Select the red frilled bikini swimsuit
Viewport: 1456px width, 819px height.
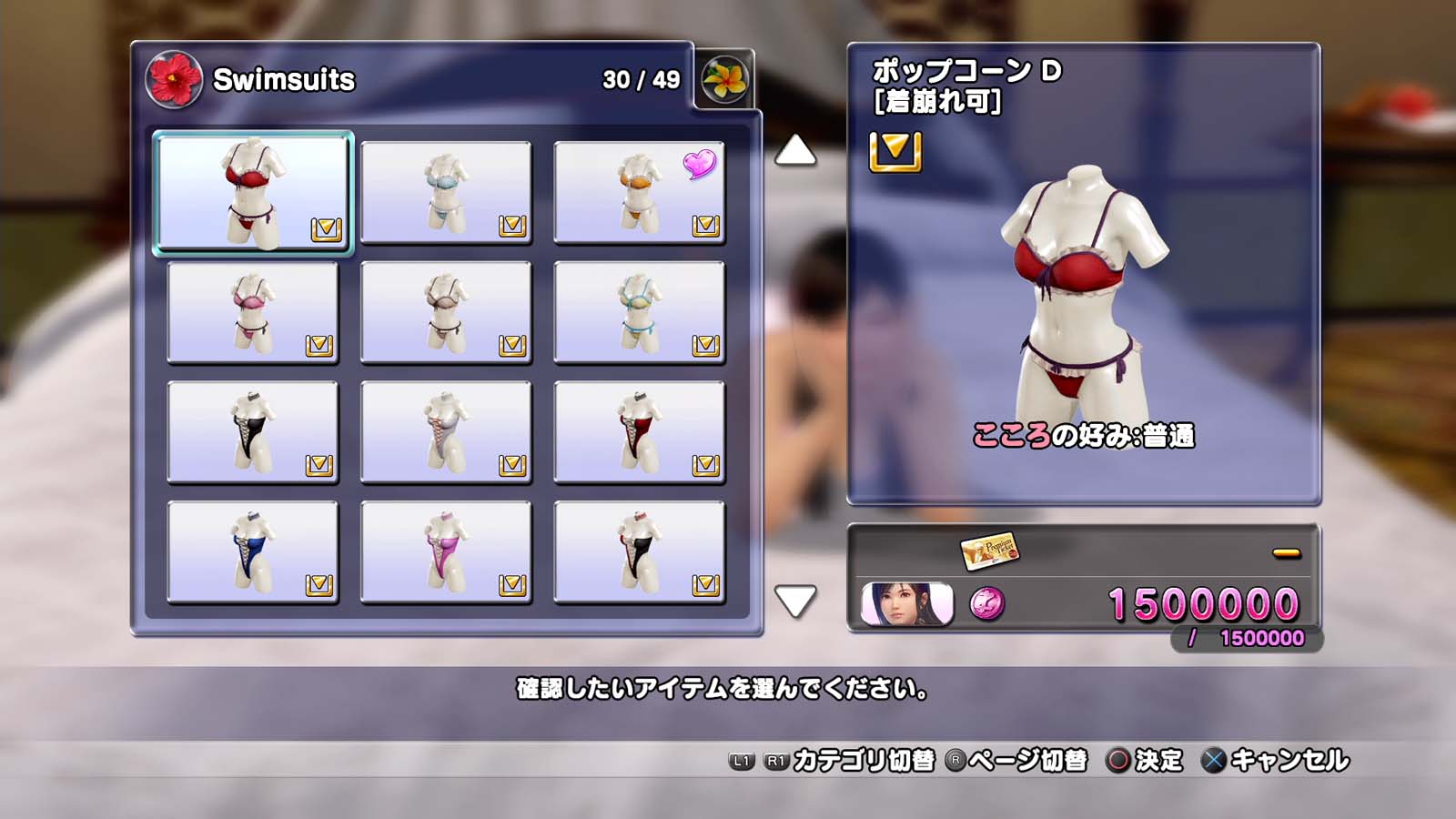[x=252, y=192]
